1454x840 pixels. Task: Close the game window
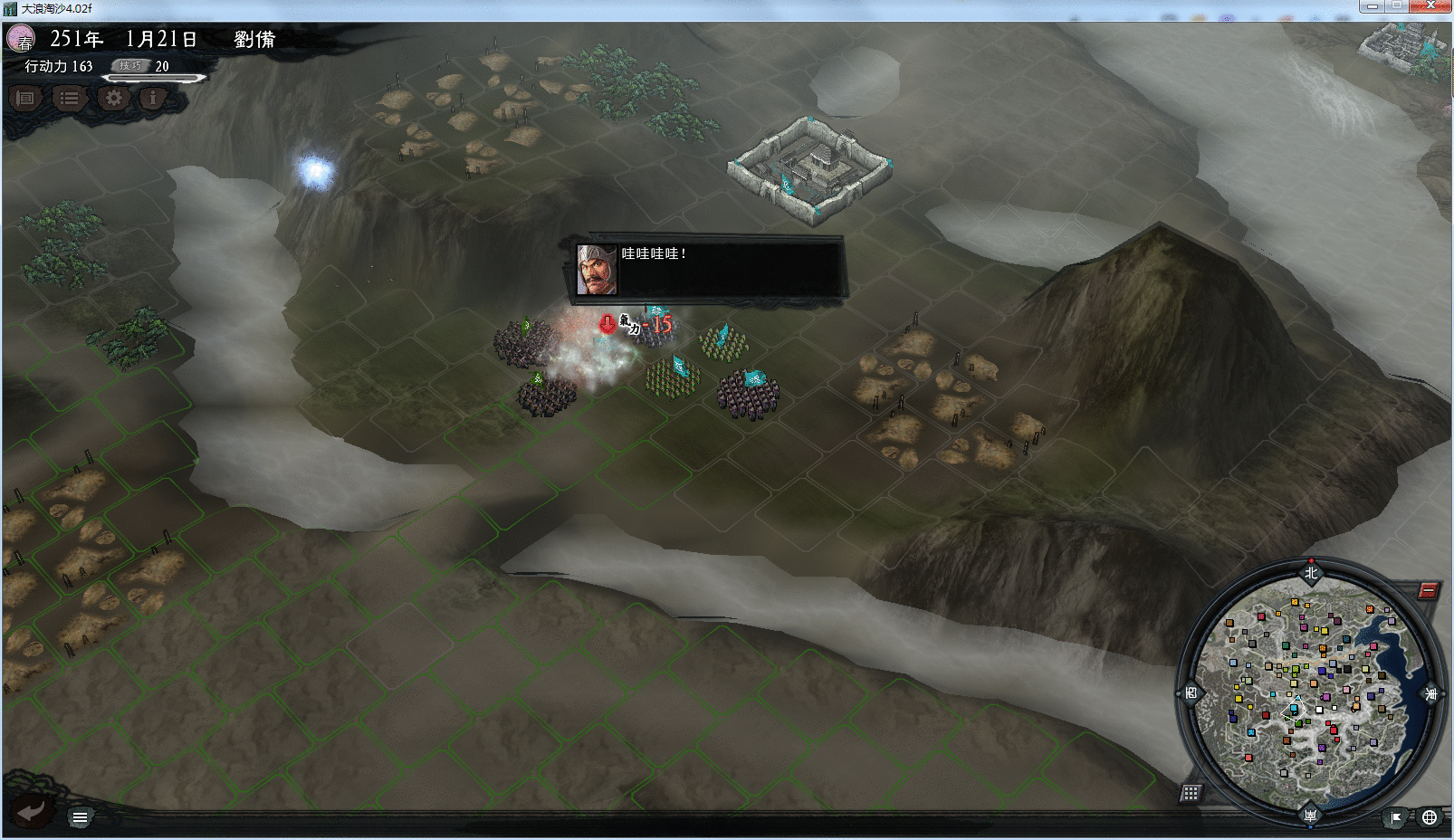1431,6
